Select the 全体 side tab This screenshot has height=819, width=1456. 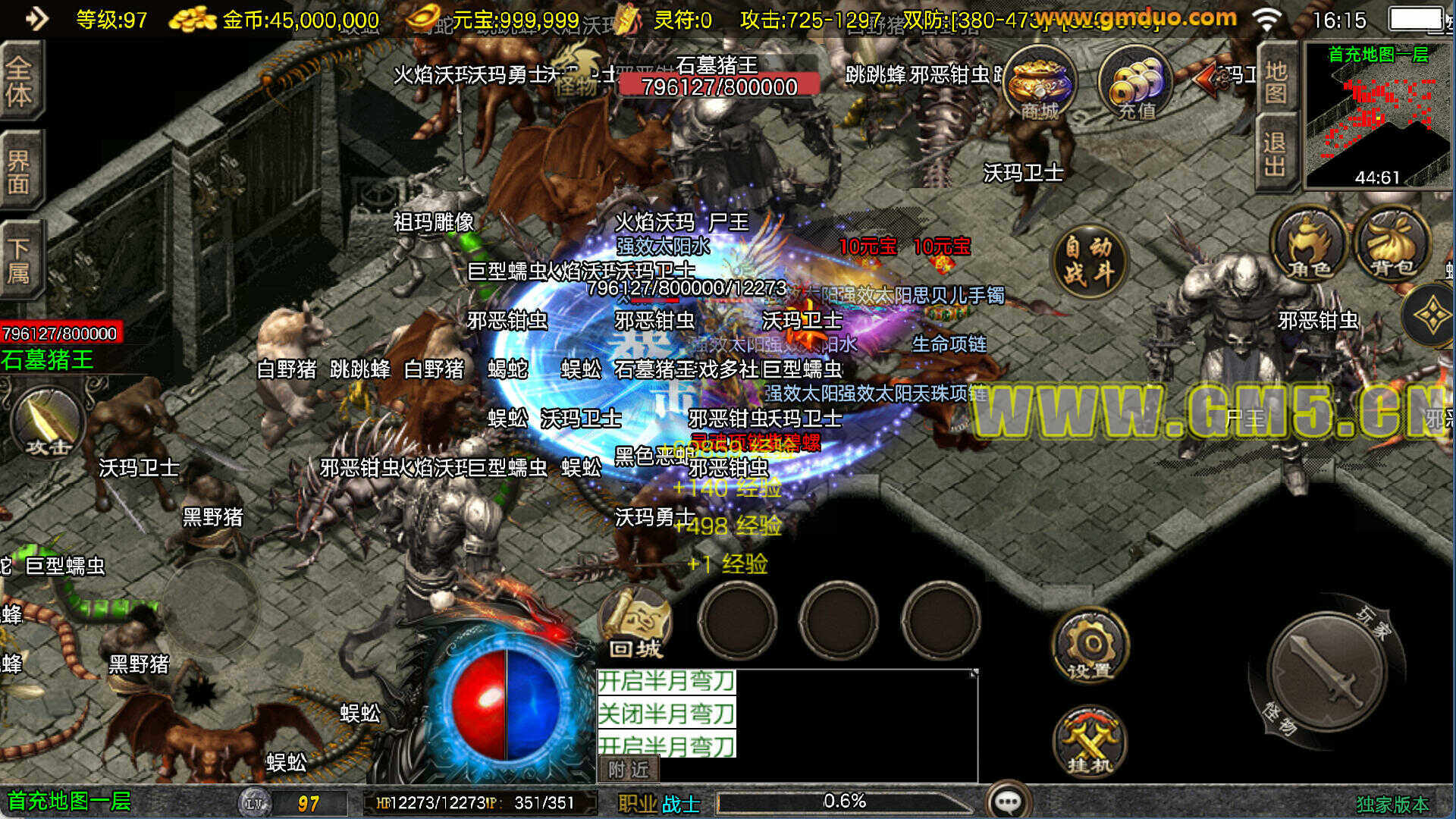[20, 80]
